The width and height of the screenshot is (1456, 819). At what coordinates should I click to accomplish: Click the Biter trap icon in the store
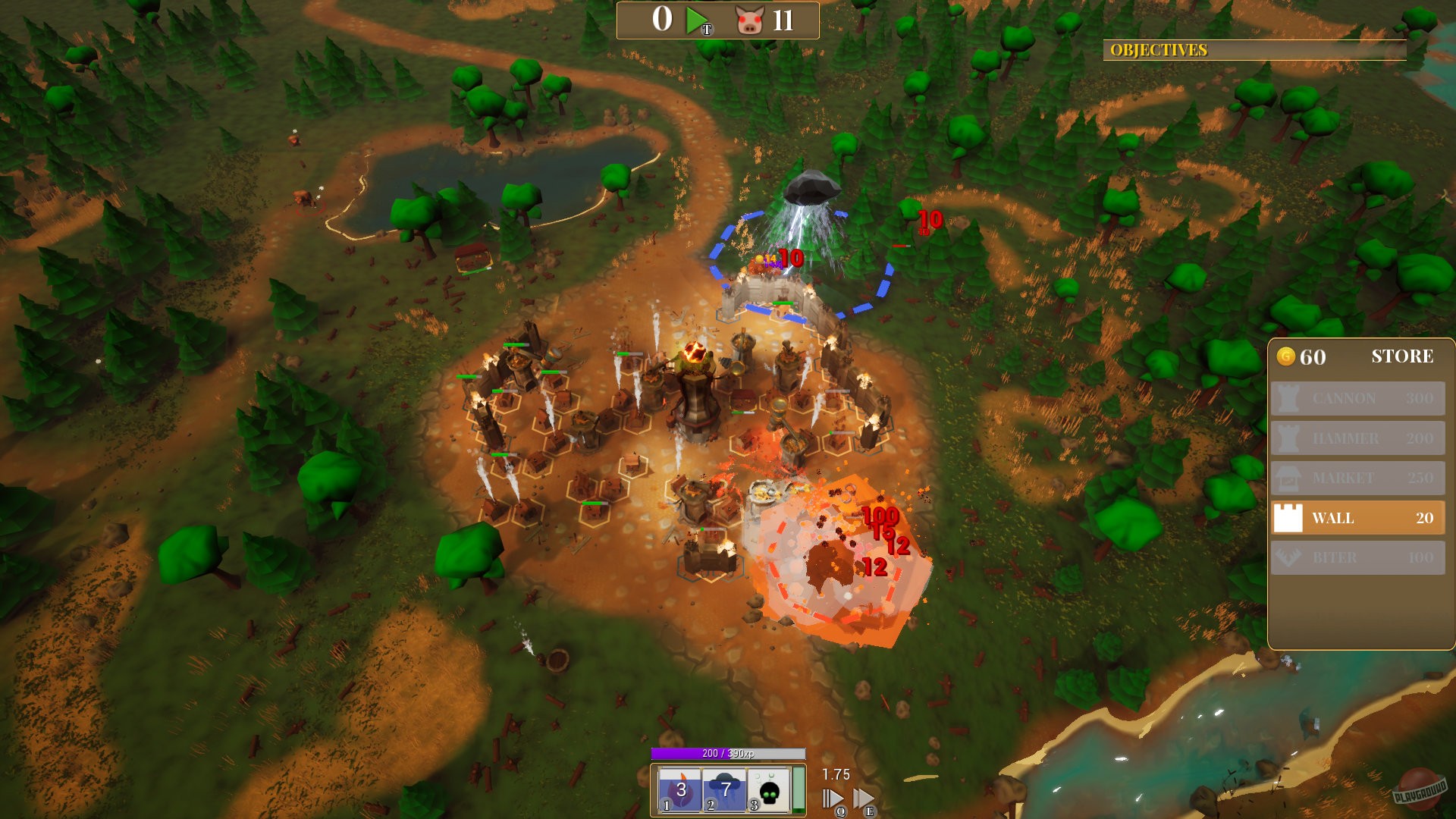(1288, 557)
